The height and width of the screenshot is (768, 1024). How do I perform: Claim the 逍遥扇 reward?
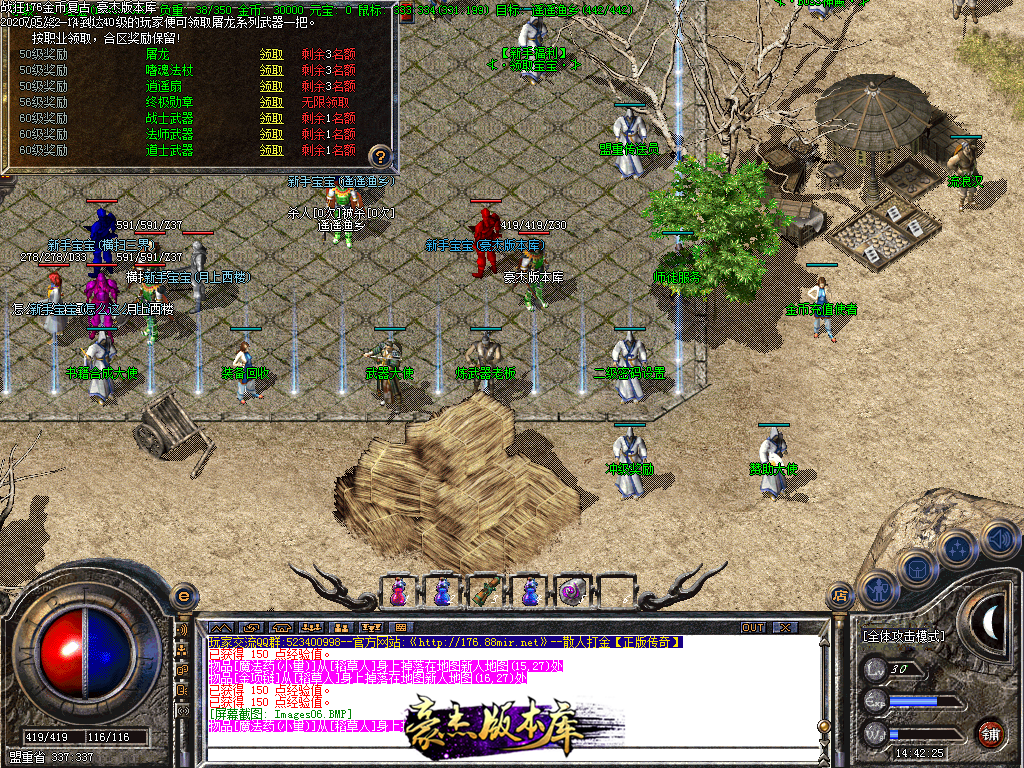point(271,86)
